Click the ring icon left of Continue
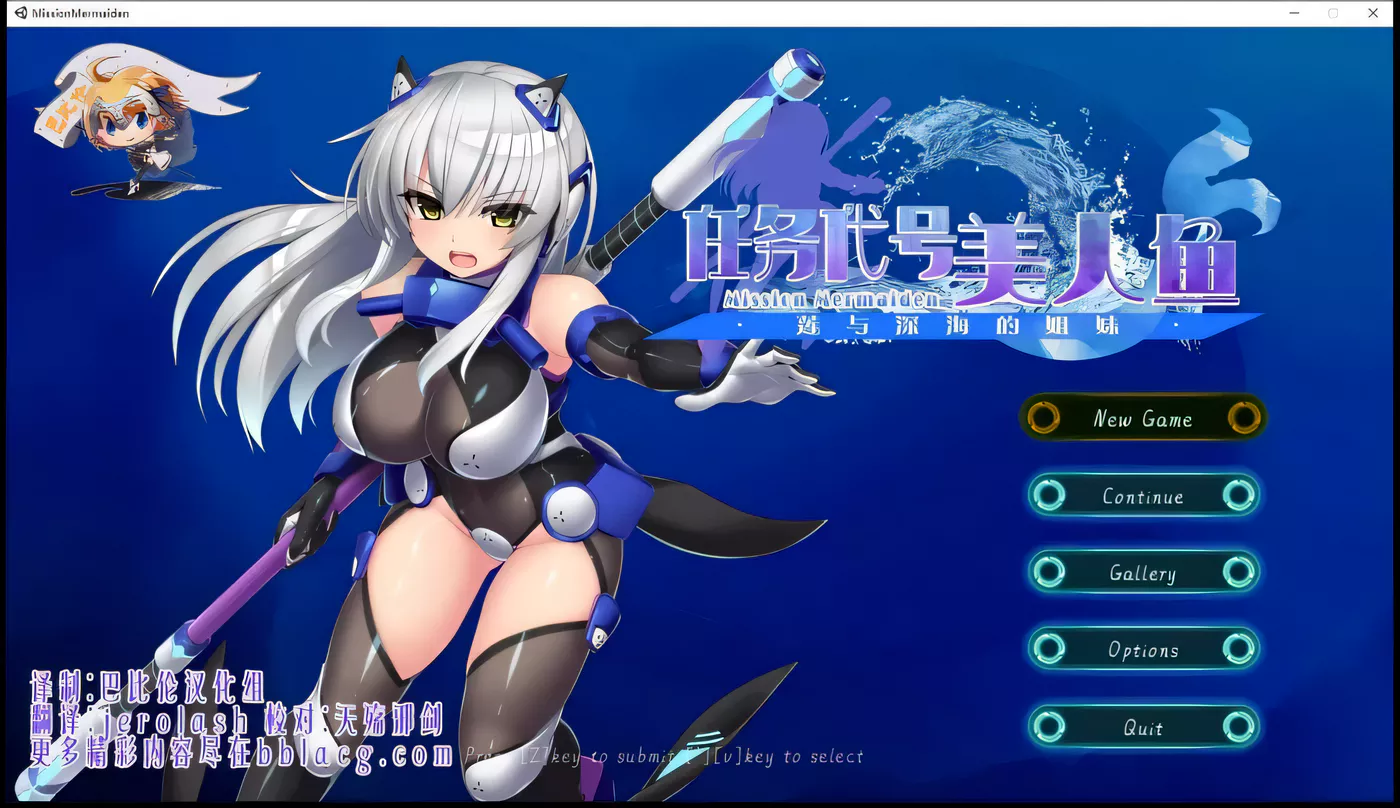This screenshot has height=808, width=1400. 1049,496
